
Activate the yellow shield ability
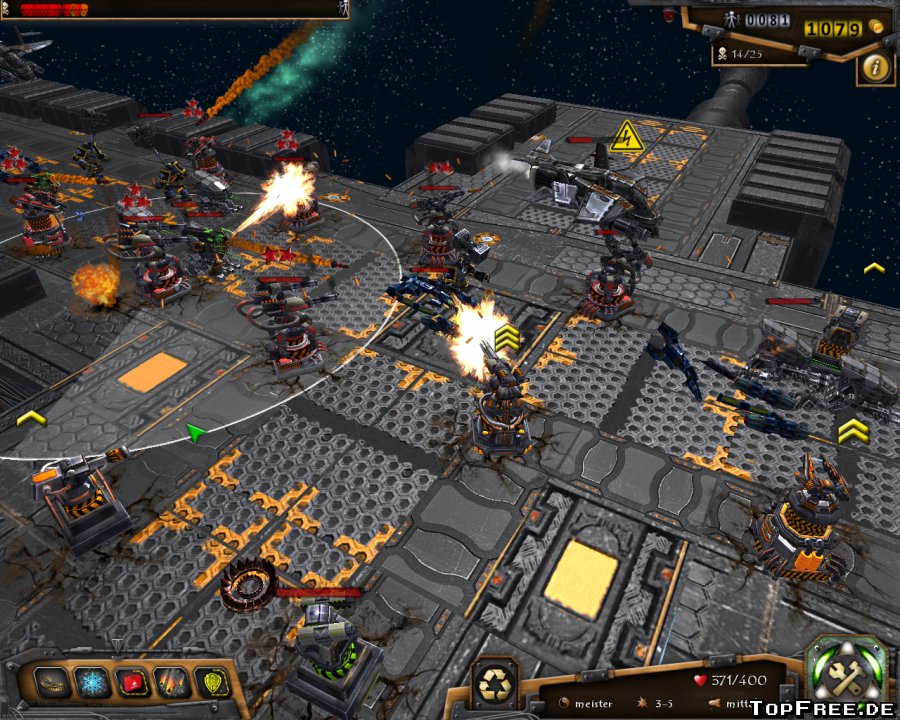tap(213, 683)
